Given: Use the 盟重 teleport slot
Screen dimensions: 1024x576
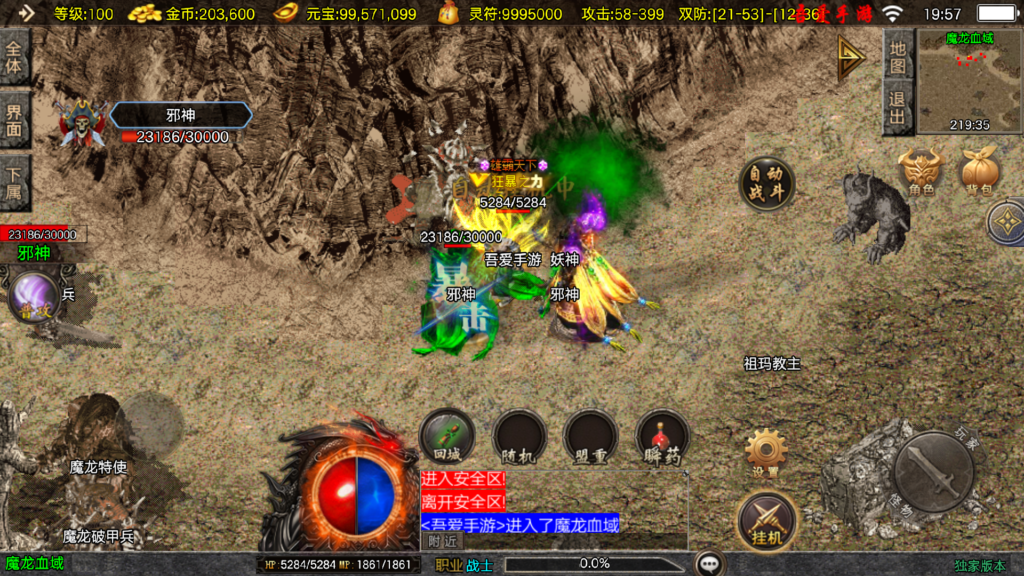Looking at the screenshot, I should tap(591, 436).
